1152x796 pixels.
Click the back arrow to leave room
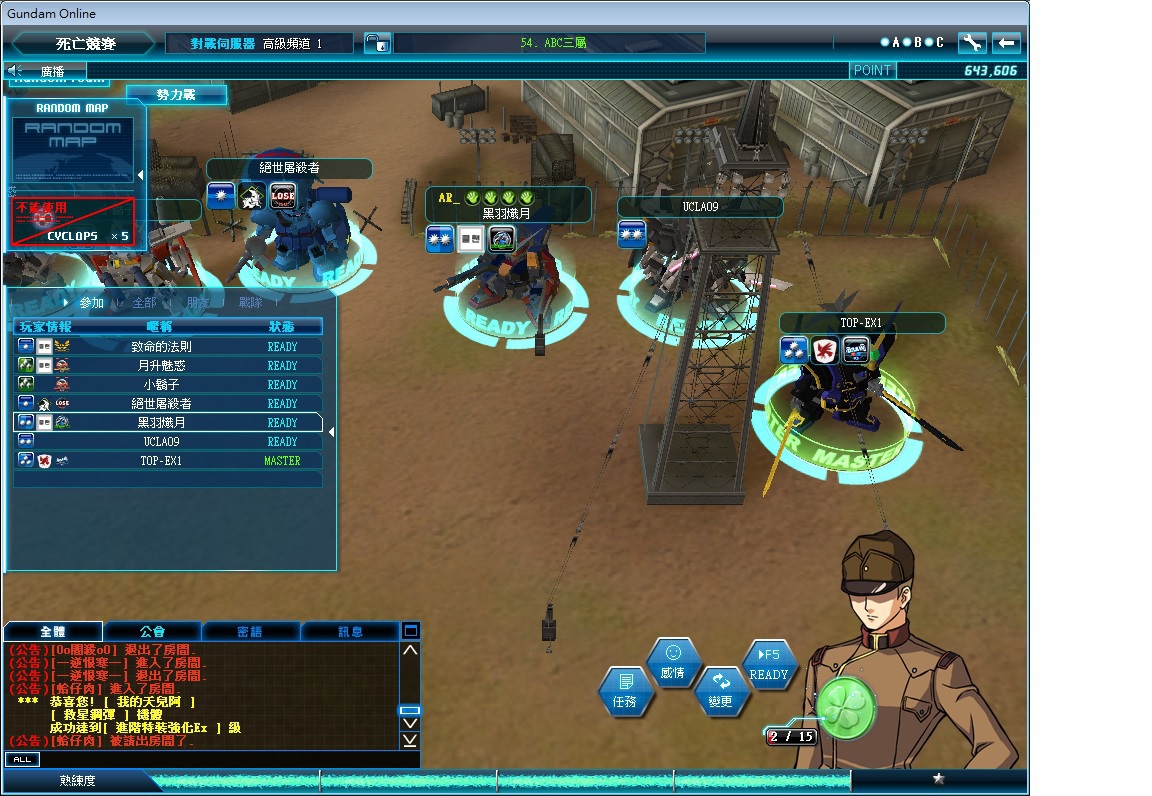[x=1006, y=42]
